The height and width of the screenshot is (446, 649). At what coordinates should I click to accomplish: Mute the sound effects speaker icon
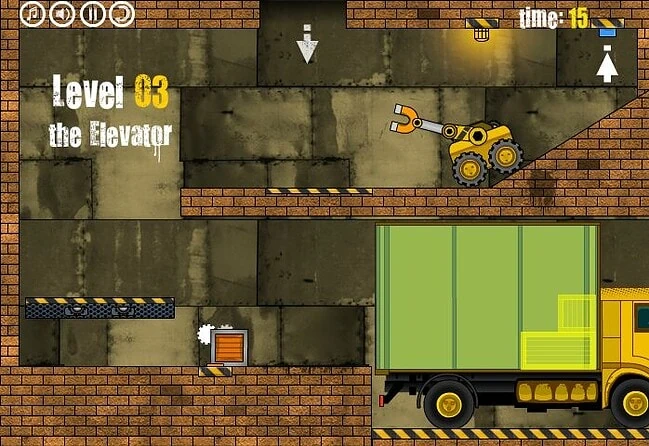pos(62,13)
